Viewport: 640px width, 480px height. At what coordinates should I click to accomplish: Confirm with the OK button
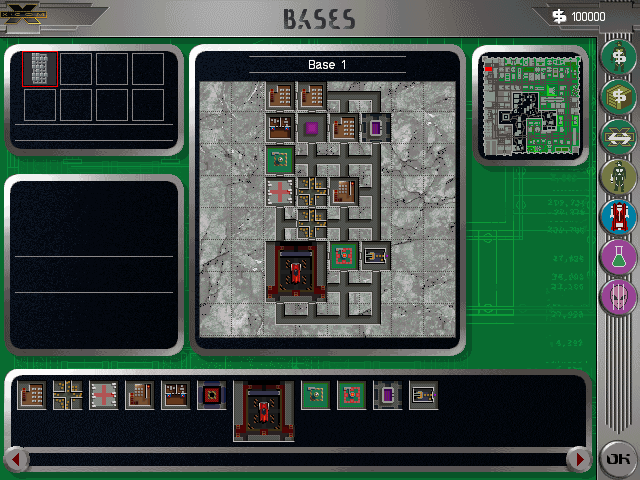[617, 459]
